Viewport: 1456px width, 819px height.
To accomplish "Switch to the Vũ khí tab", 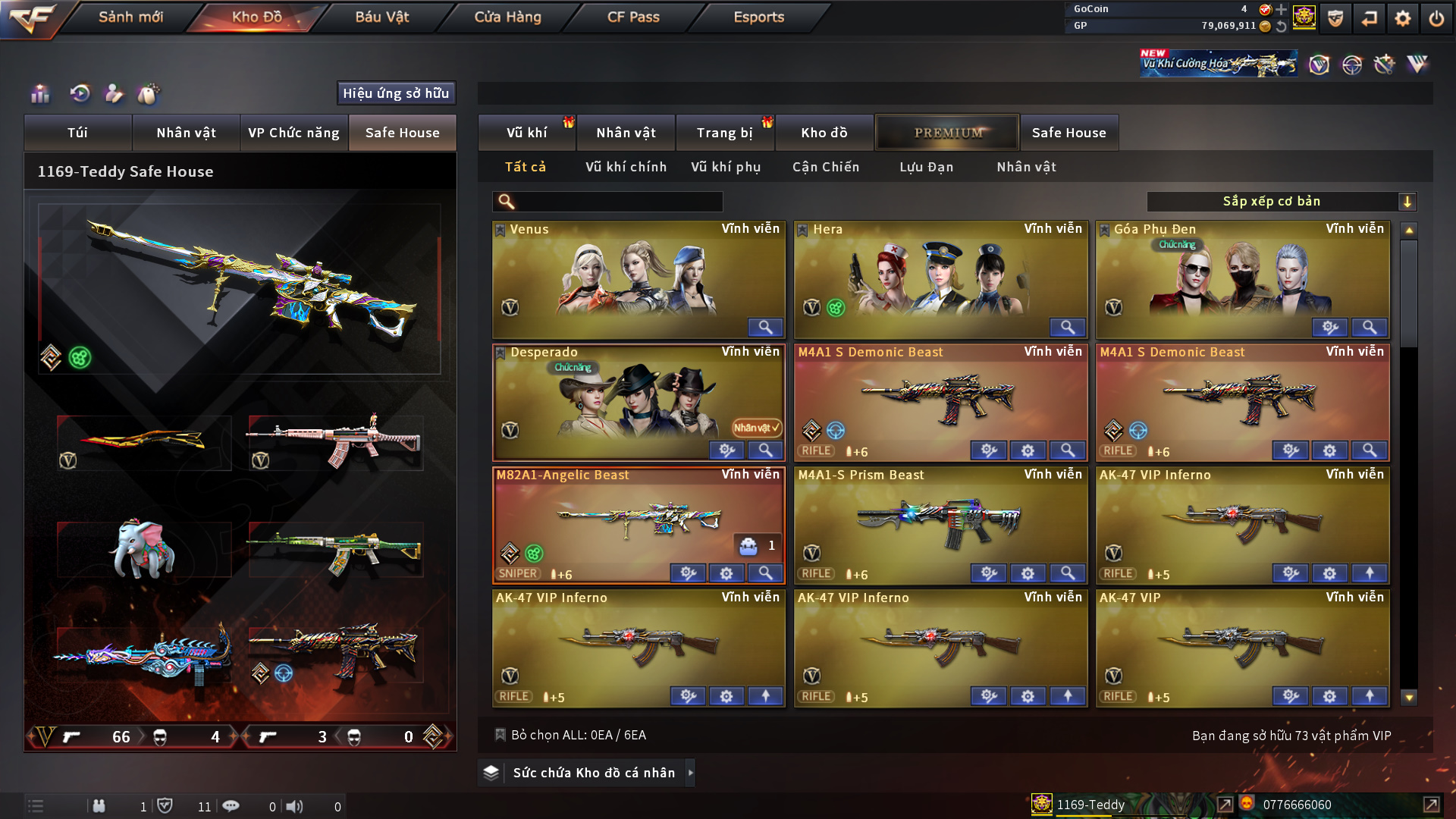I will (526, 133).
